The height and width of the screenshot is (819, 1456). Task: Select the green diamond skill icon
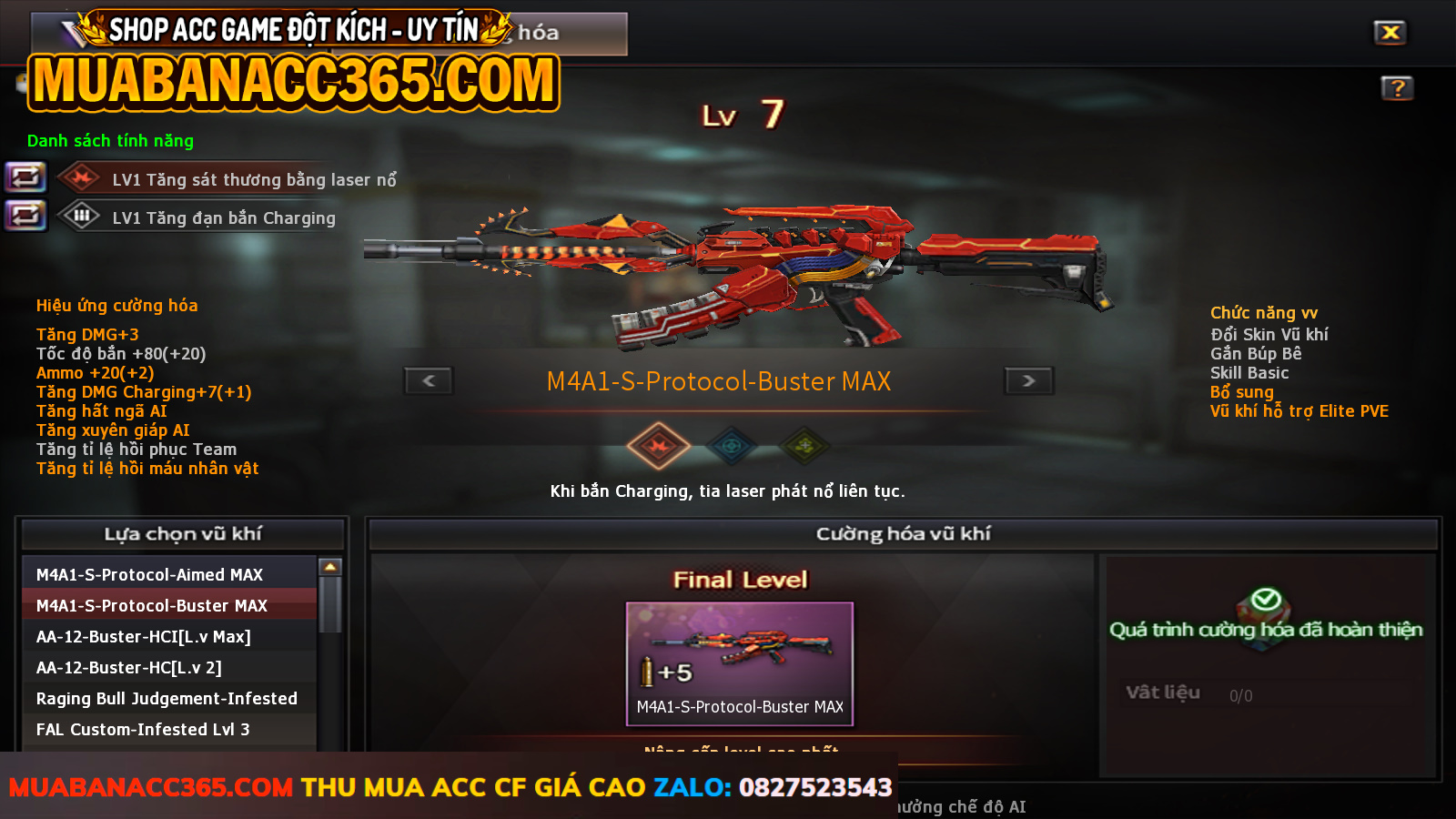(x=804, y=446)
